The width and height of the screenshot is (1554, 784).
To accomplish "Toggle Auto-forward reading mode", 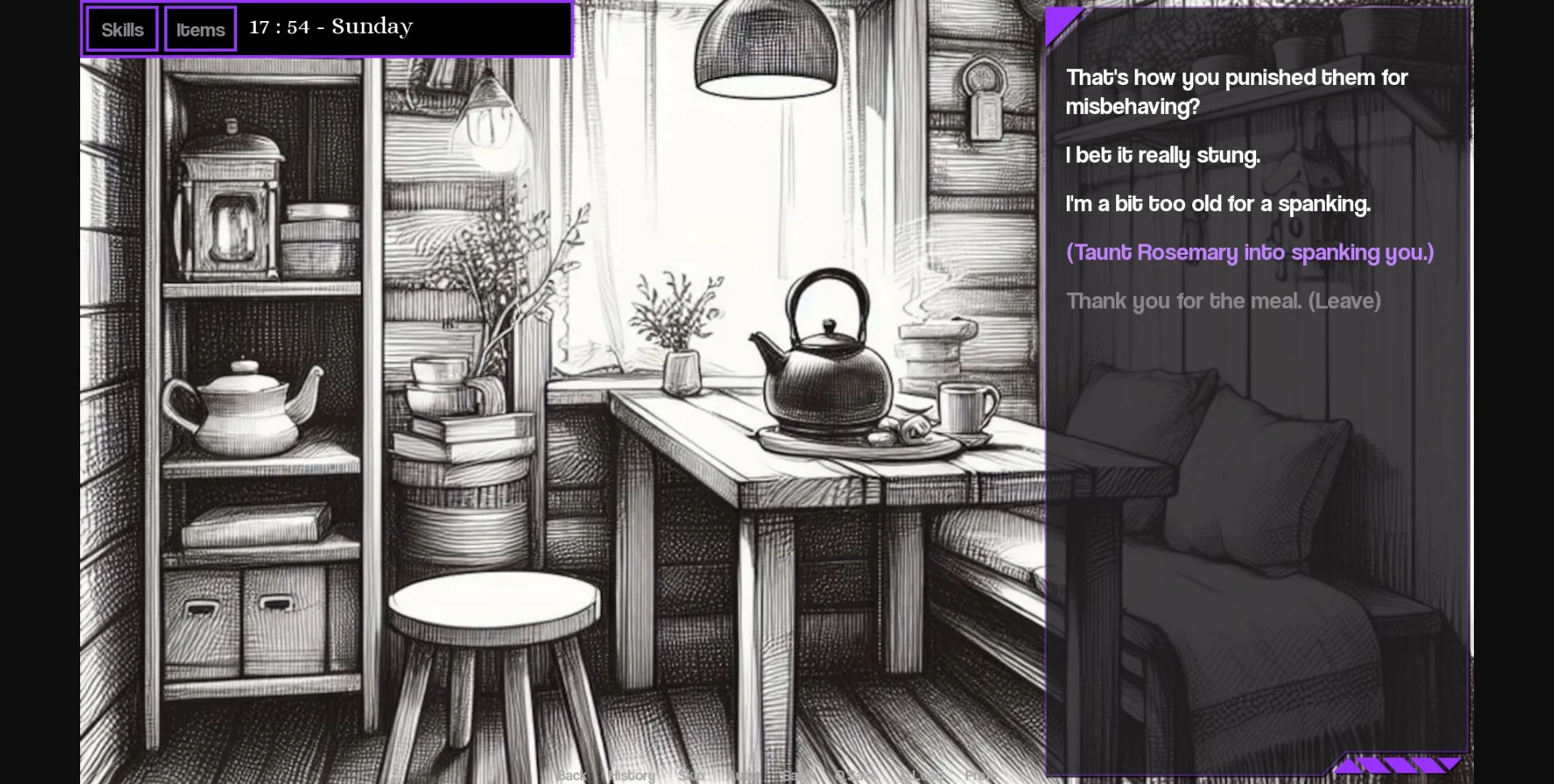I will (x=743, y=775).
